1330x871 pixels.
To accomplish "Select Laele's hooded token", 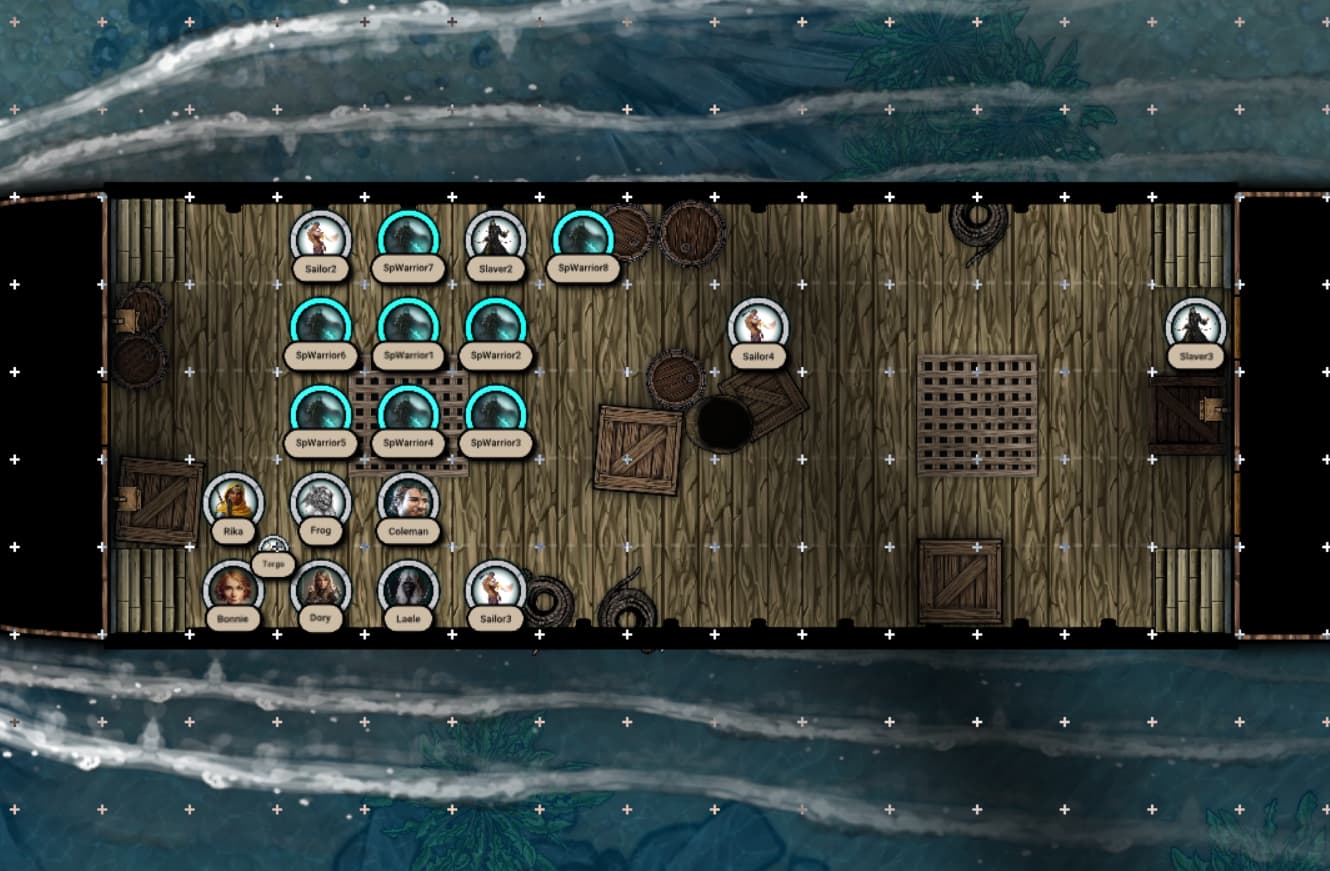I will coord(408,590).
